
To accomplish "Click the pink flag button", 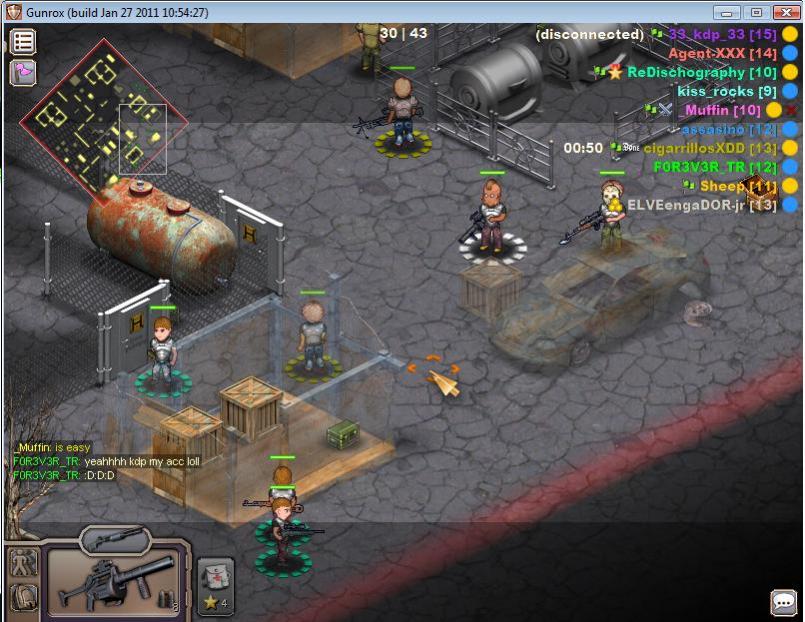I will (23, 72).
